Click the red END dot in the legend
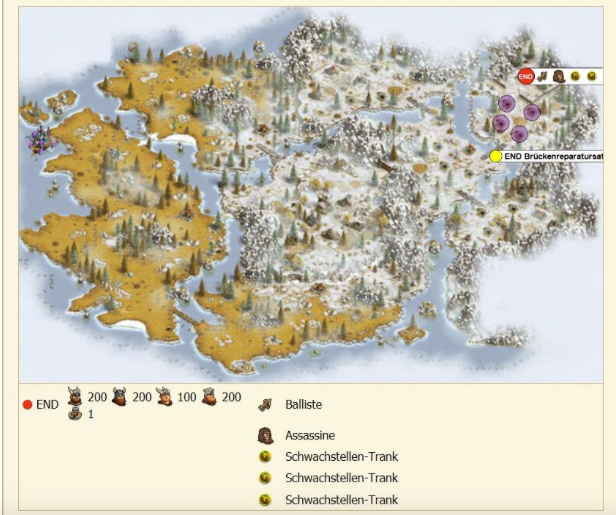Screen dimensions: 616x515 [28, 405]
